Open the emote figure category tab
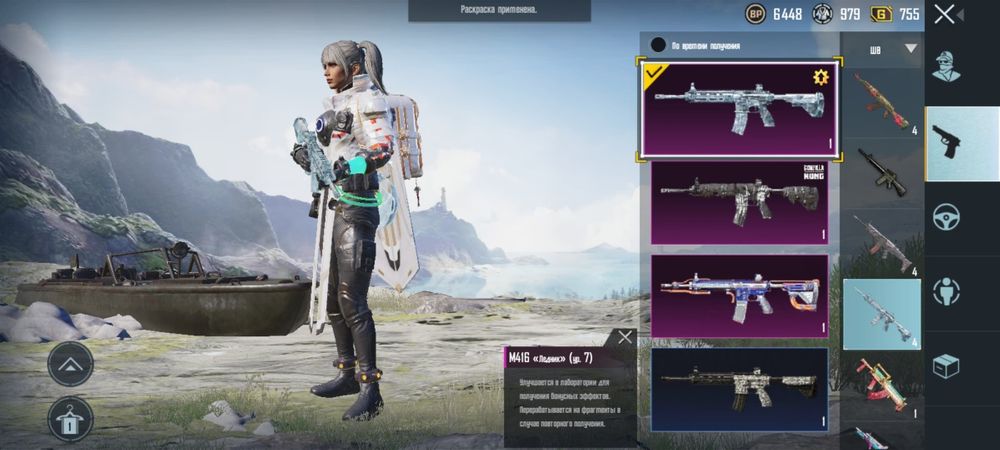The image size is (1000, 450). (x=946, y=292)
